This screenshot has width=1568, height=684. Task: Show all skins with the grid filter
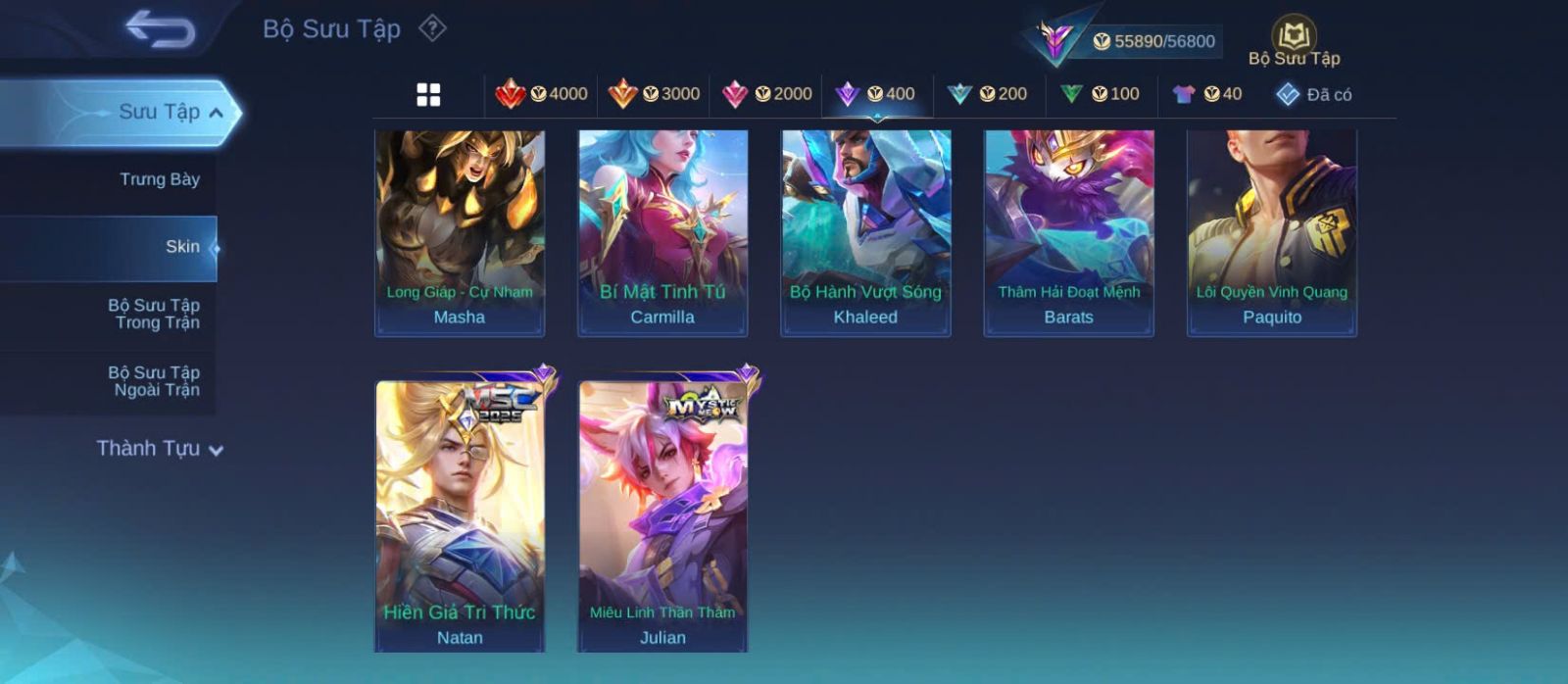pyautogui.click(x=428, y=94)
